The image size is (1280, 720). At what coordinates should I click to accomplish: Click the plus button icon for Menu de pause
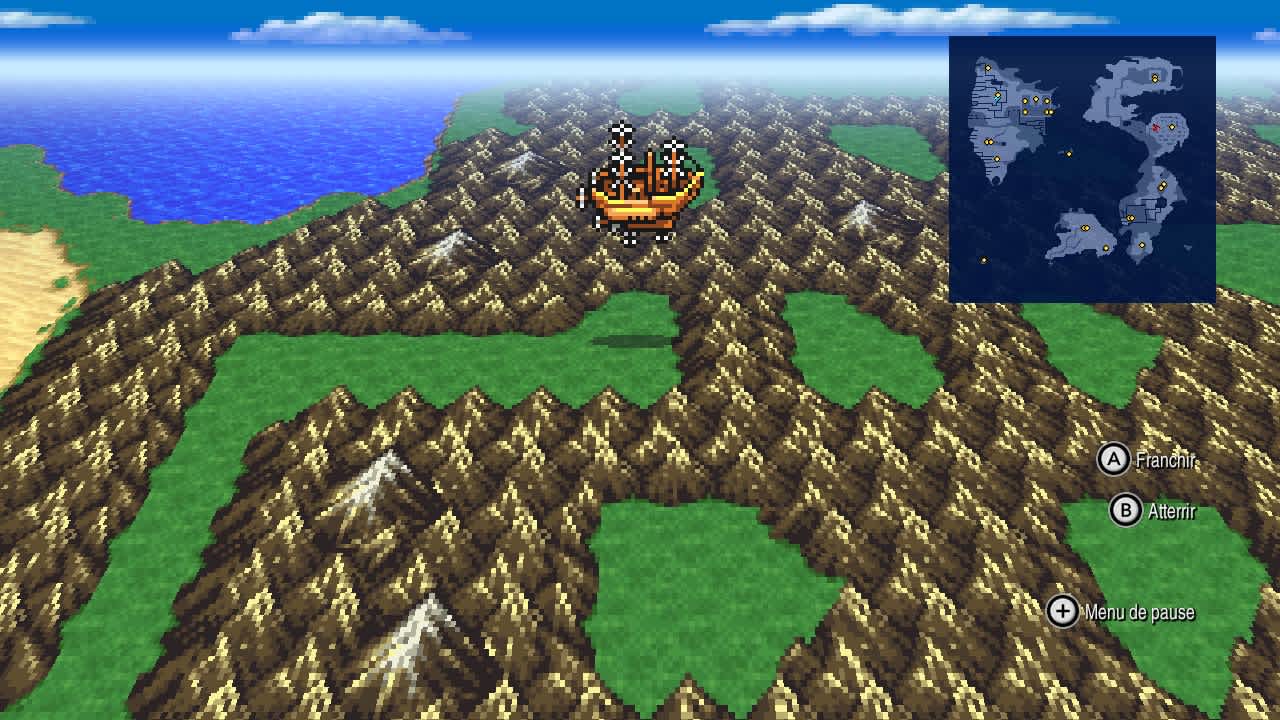click(1065, 610)
